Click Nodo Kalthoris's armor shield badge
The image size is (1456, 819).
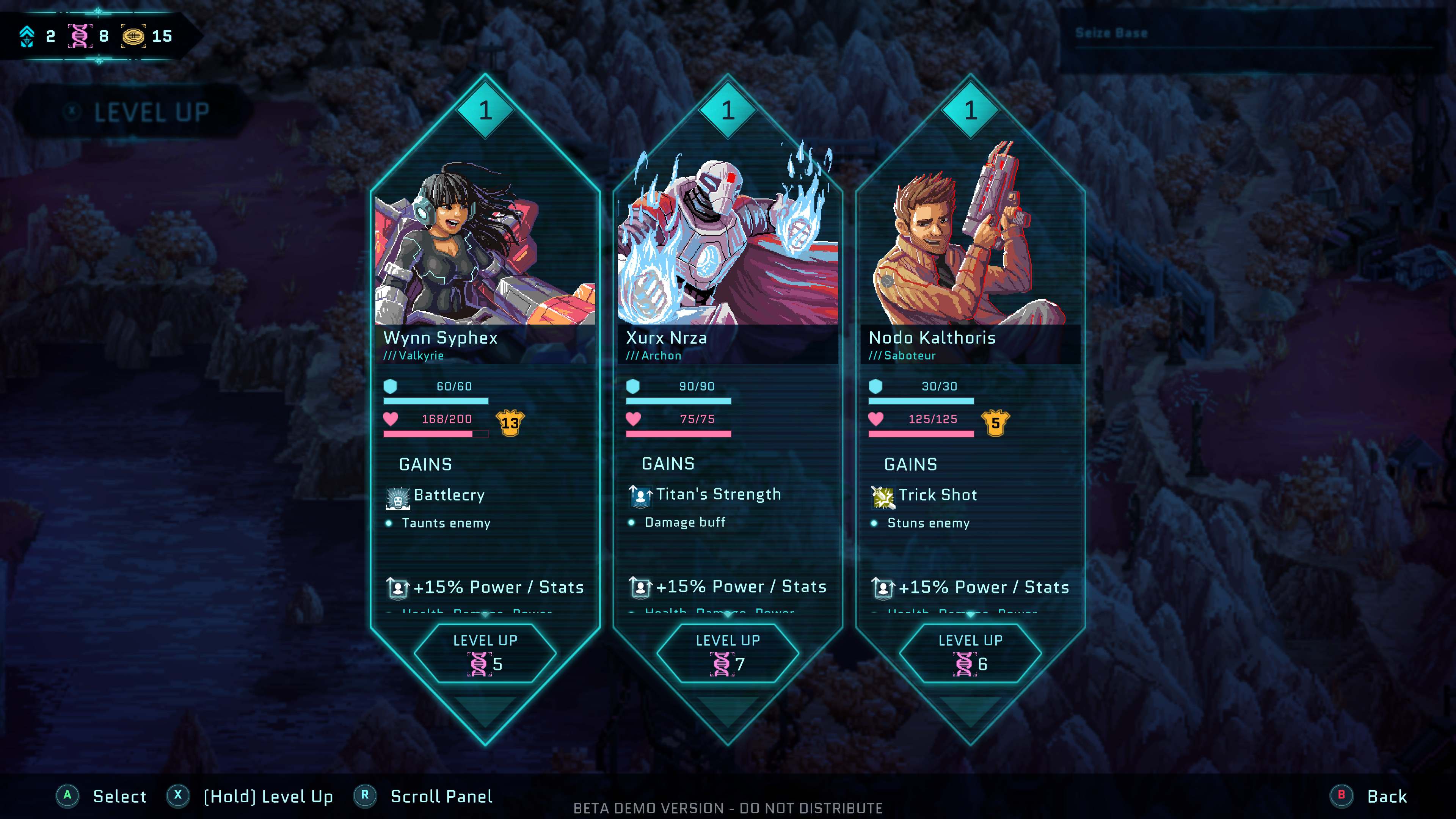click(995, 423)
